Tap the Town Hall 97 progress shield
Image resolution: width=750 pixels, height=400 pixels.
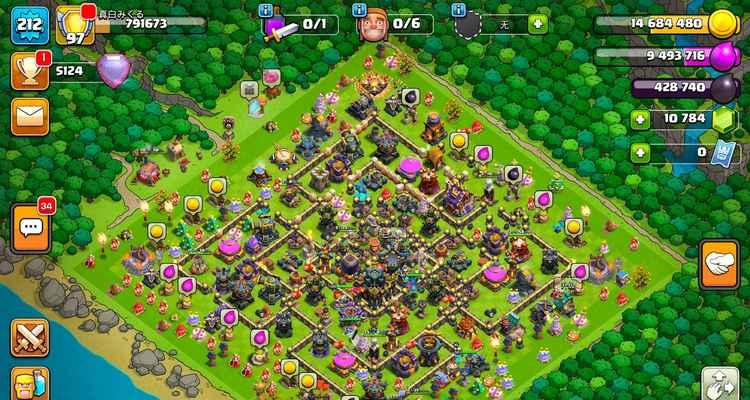click(x=73, y=25)
